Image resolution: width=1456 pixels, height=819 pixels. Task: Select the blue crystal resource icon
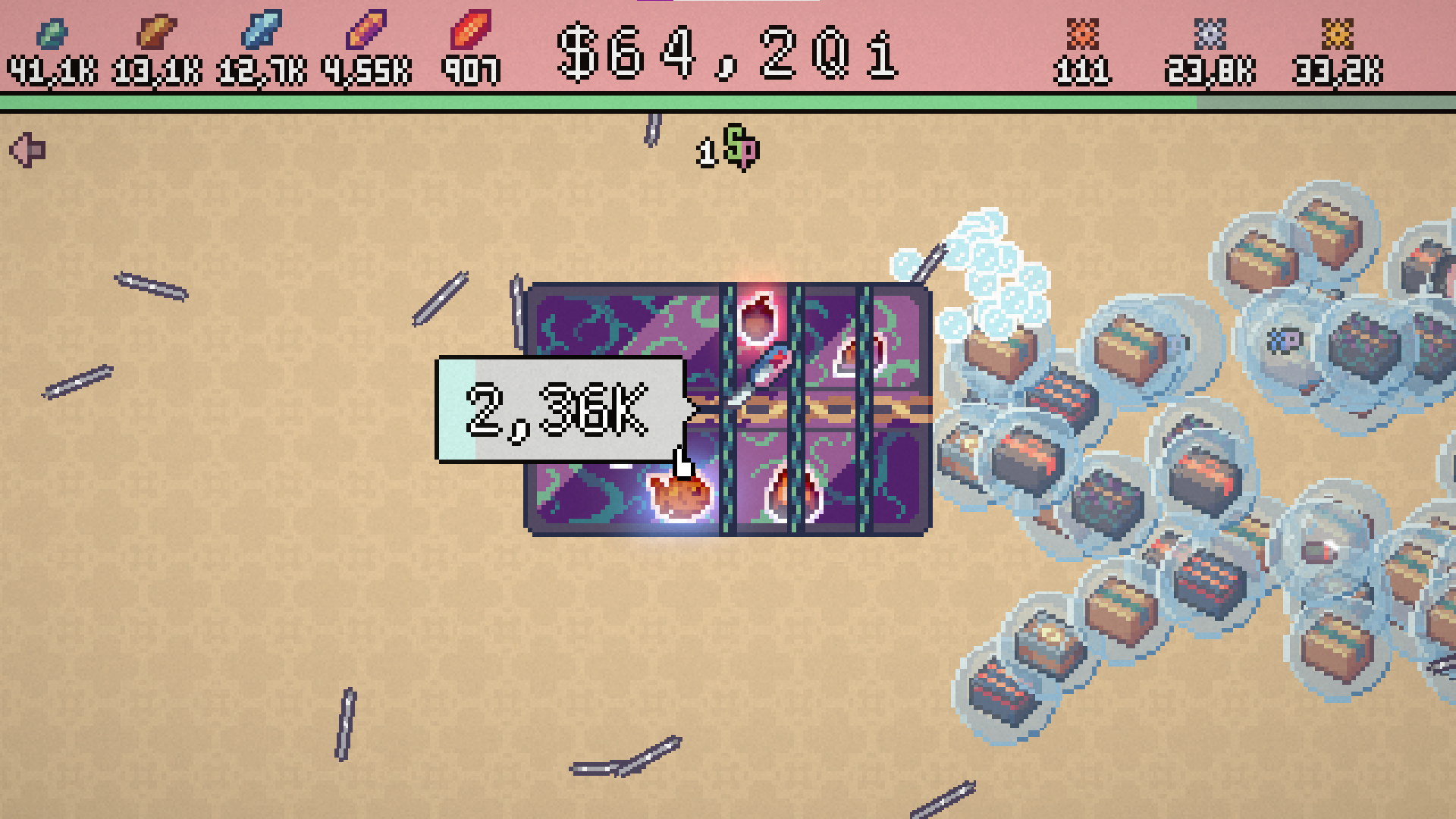261,32
